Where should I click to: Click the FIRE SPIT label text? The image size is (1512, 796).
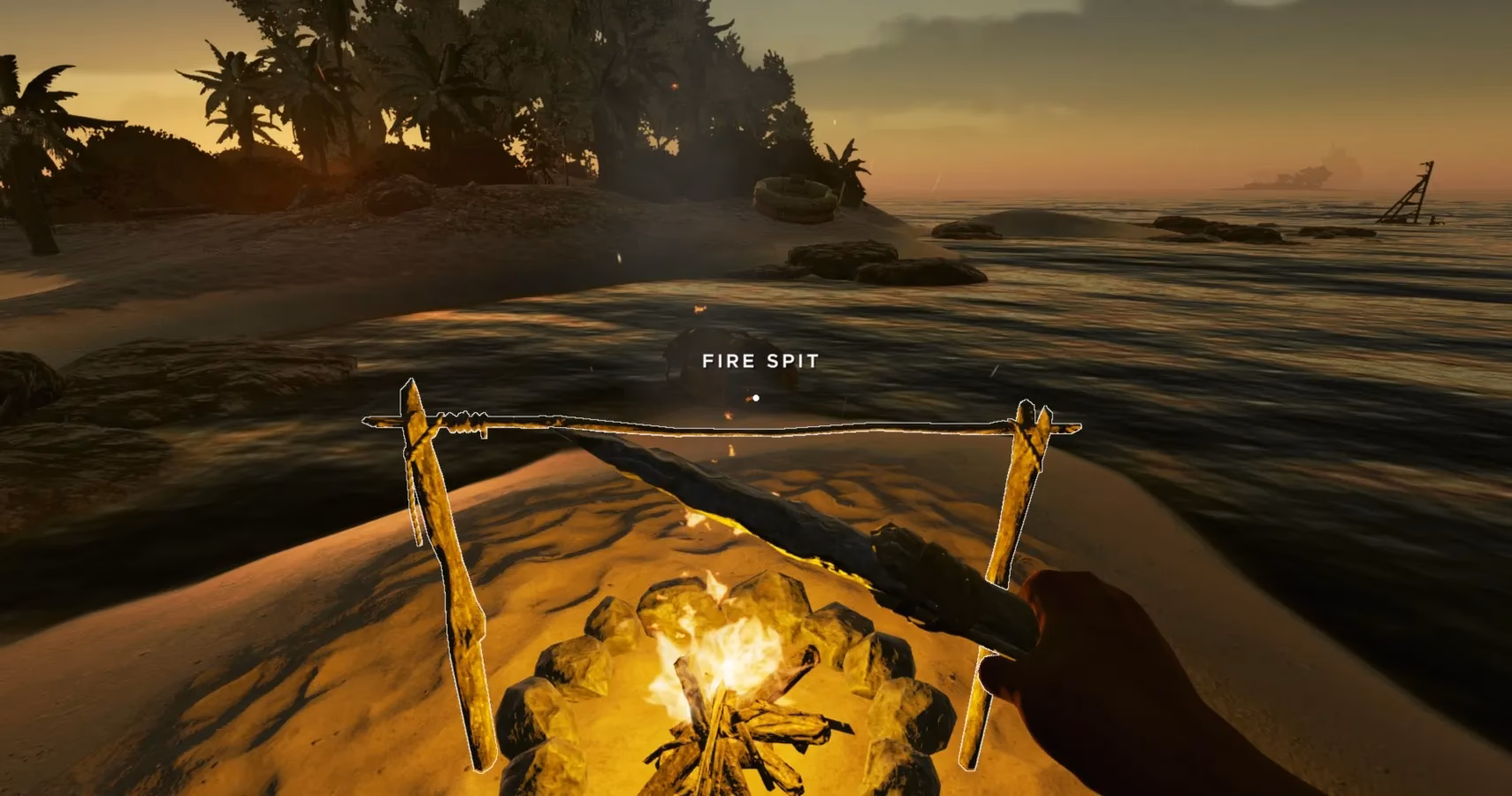point(760,360)
